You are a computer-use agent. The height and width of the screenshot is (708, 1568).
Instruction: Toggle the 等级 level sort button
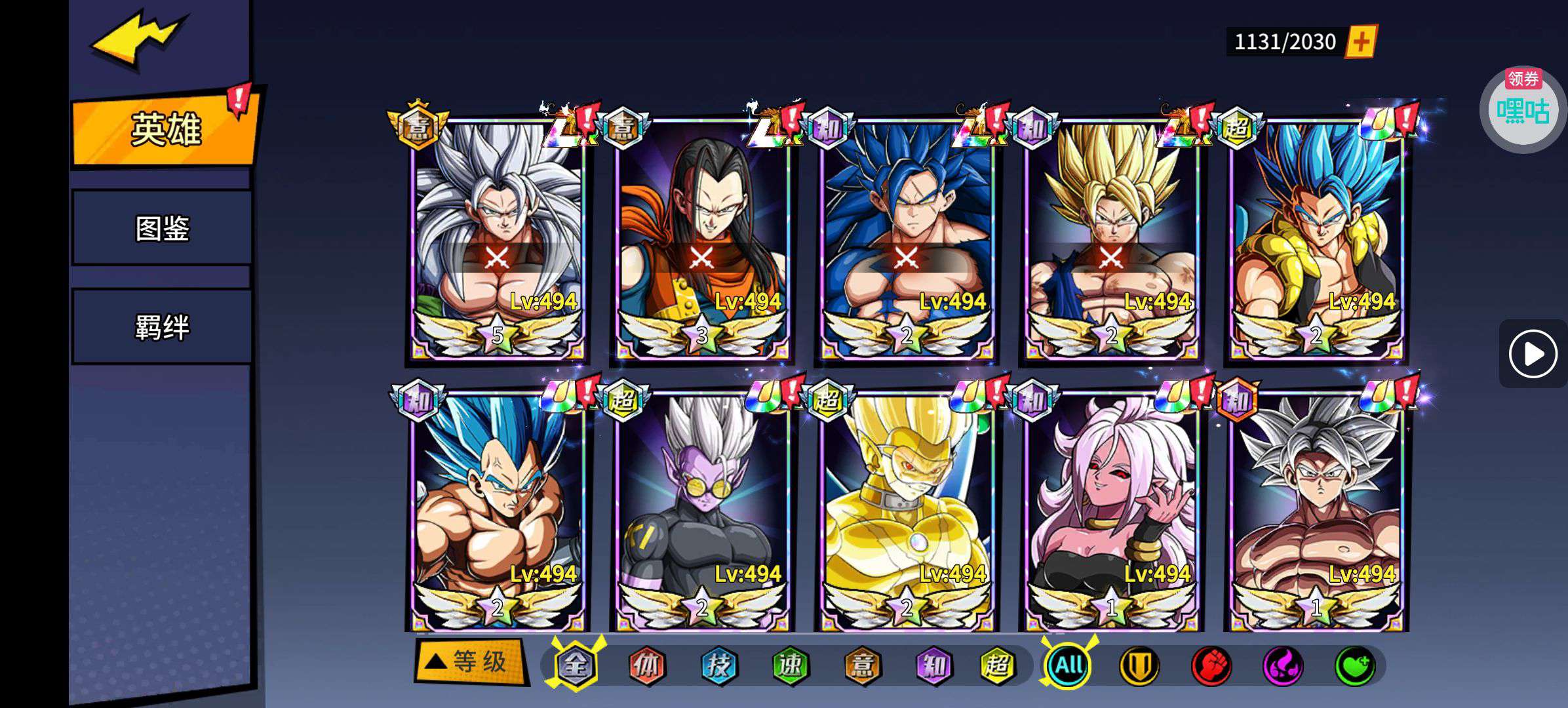point(470,661)
